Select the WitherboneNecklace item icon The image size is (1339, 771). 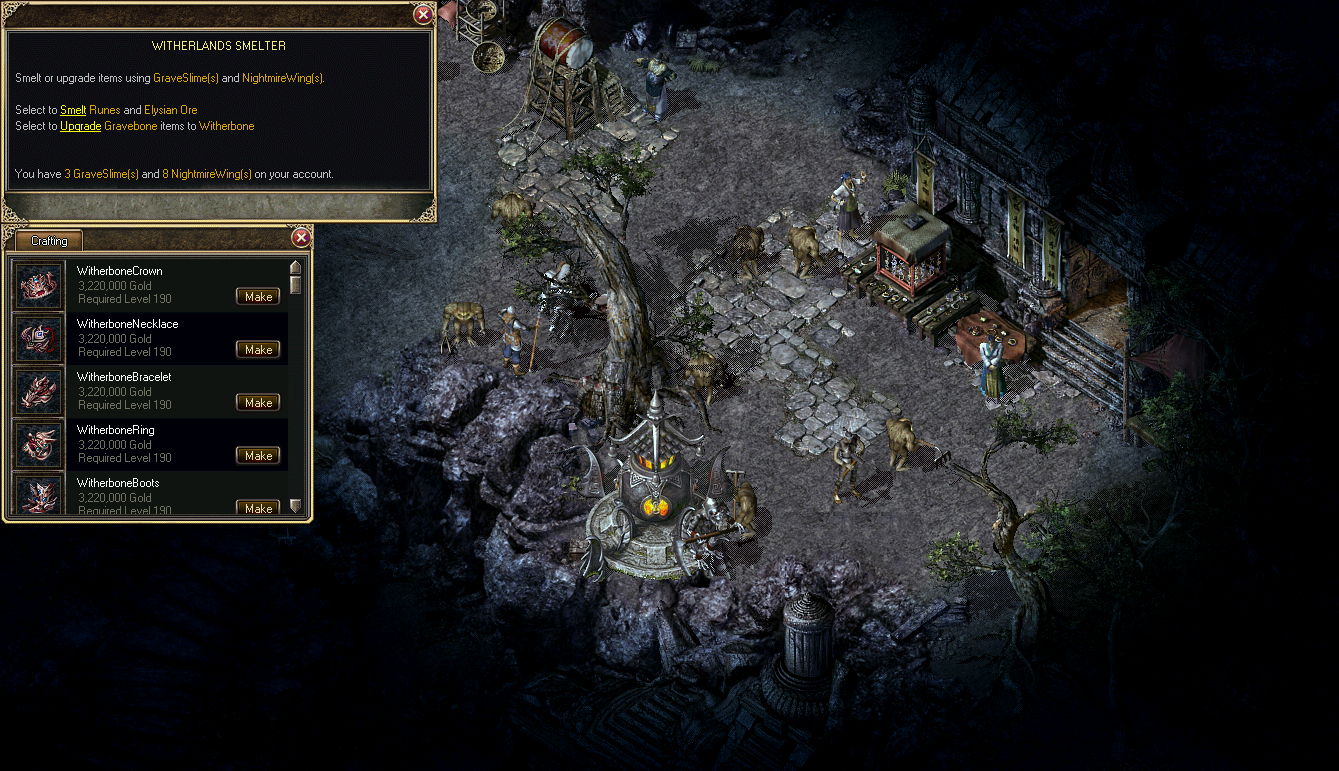[x=38, y=338]
